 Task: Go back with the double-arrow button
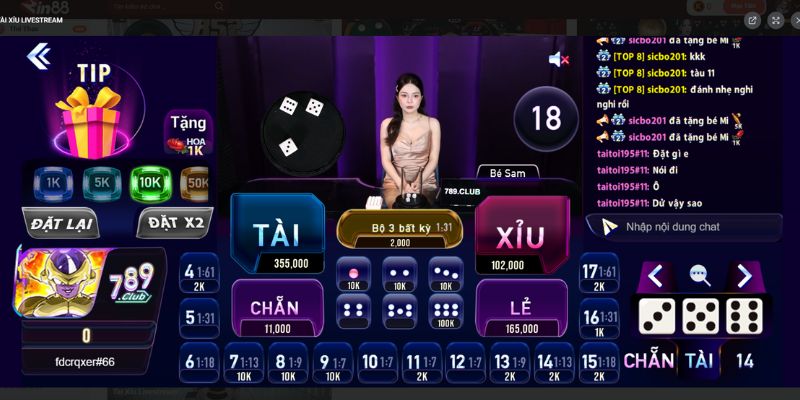pyautogui.click(x=39, y=56)
